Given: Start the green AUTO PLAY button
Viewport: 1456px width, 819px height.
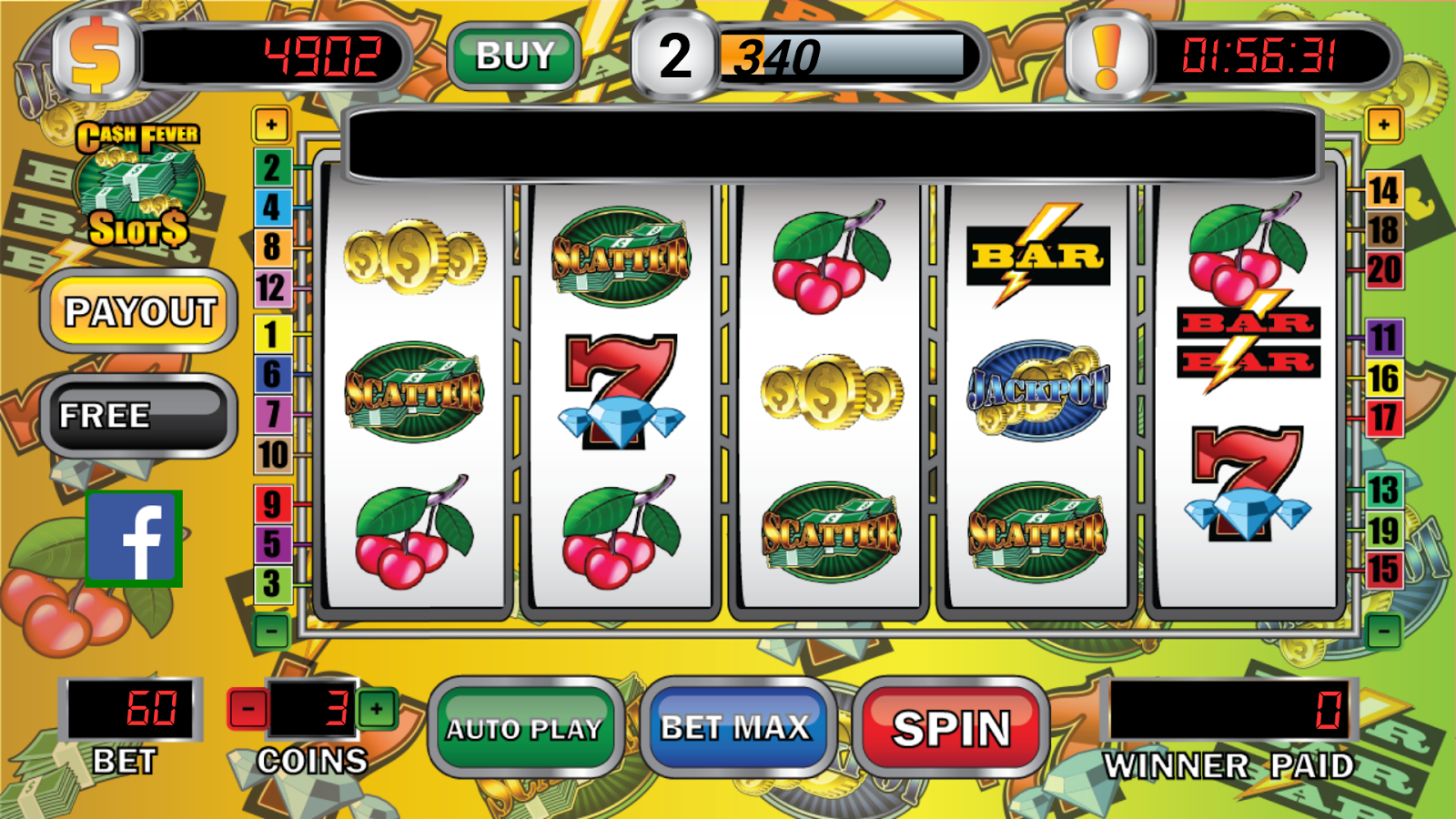Looking at the screenshot, I should pyautogui.click(x=524, y=728).
